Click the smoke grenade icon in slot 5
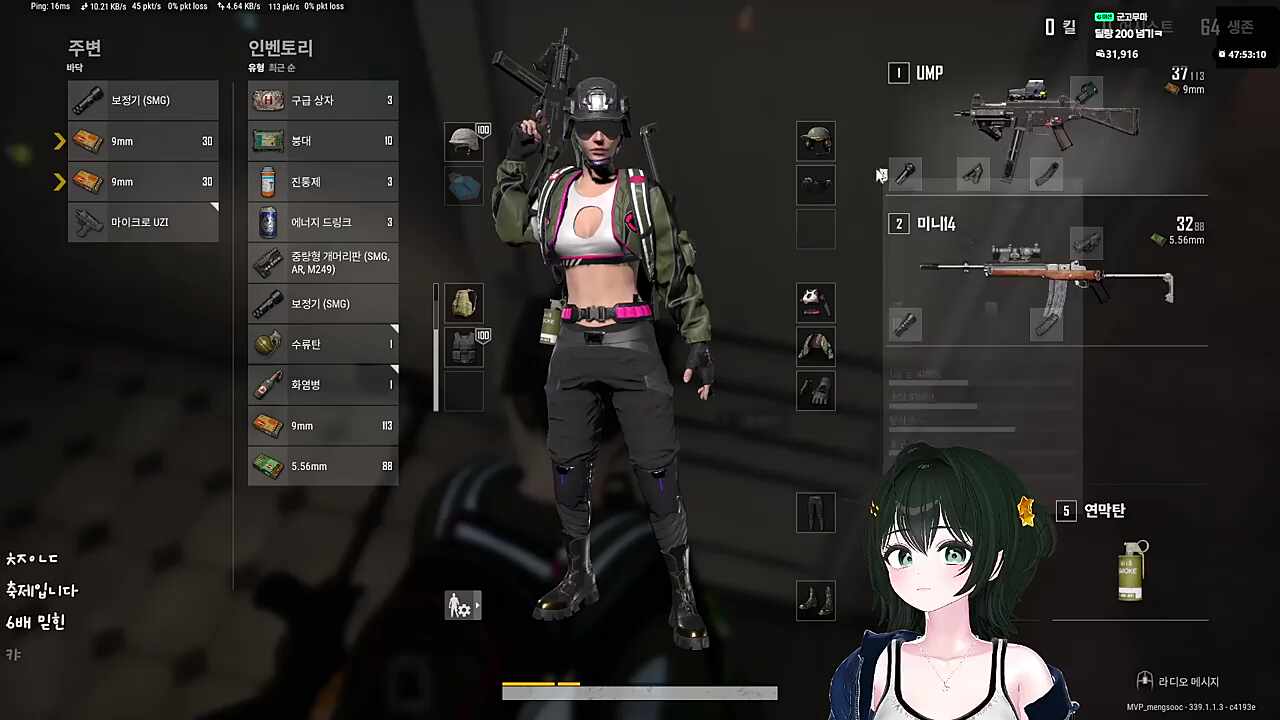Image resolution: width=1280 pixels, height=720 pixels. click(1129, 570)
